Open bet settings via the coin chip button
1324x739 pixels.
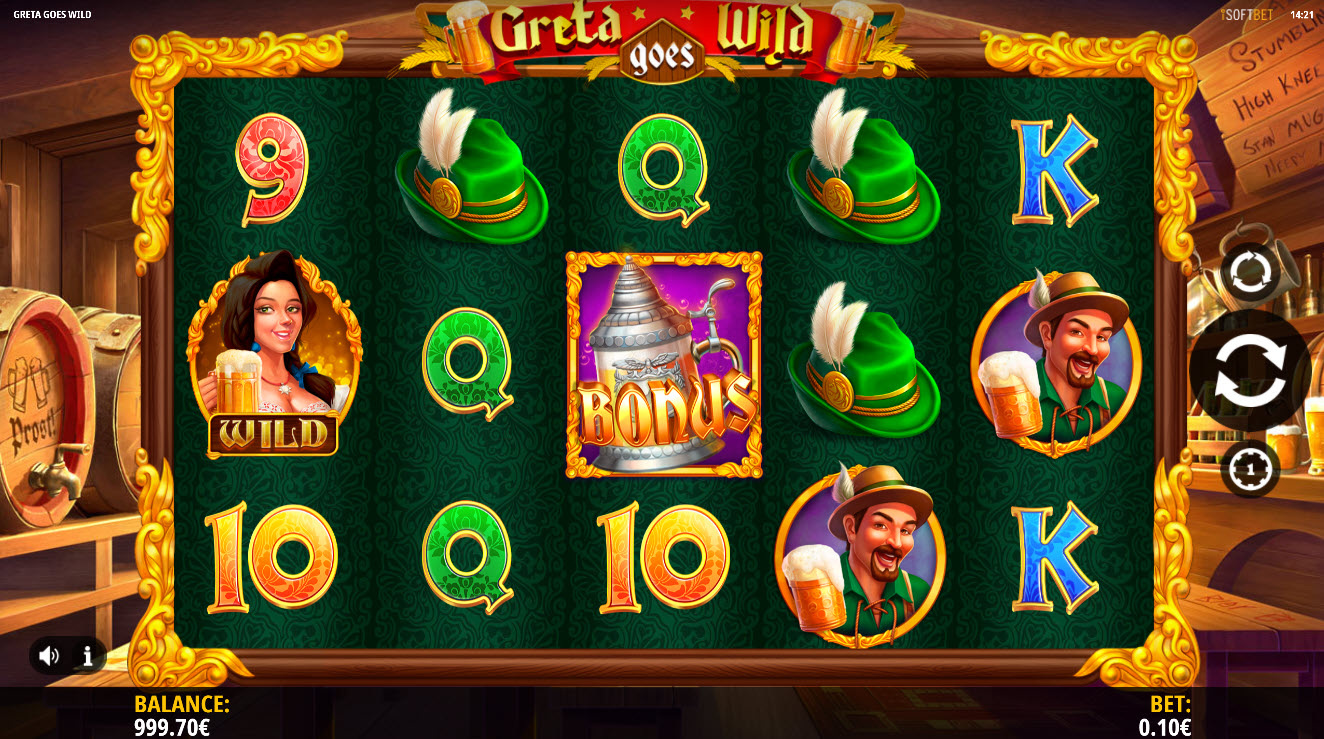(x=1249, y=468)
